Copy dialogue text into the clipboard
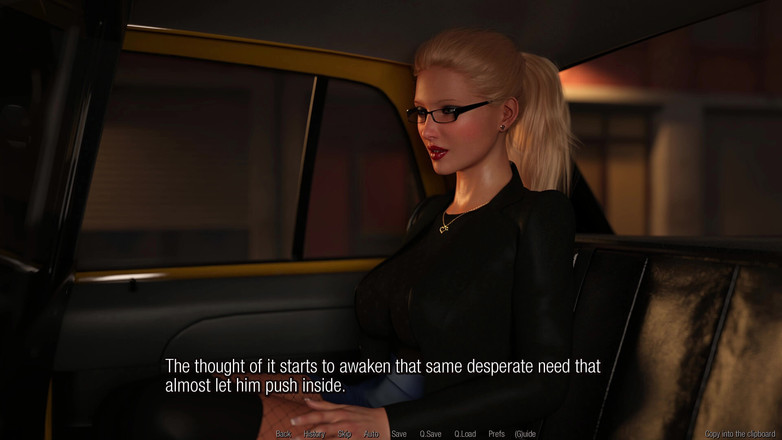 click(739, 434)
